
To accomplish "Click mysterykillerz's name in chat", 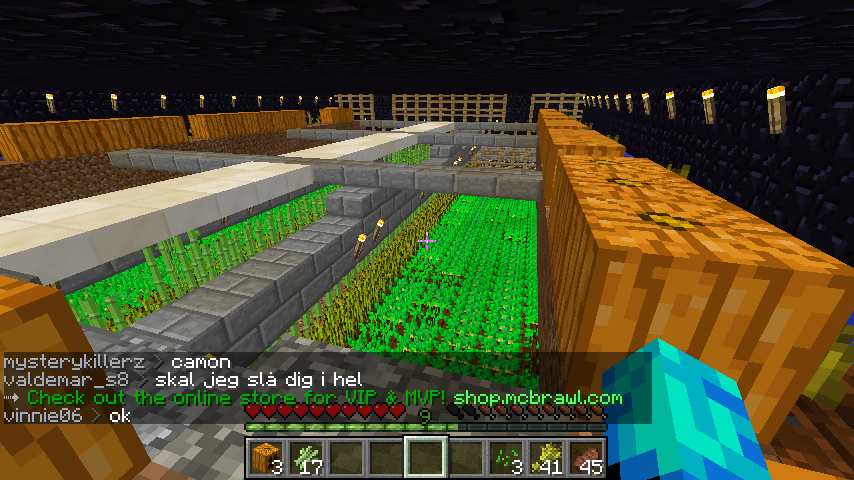I will pyautogui.click(x=74, y=362).
